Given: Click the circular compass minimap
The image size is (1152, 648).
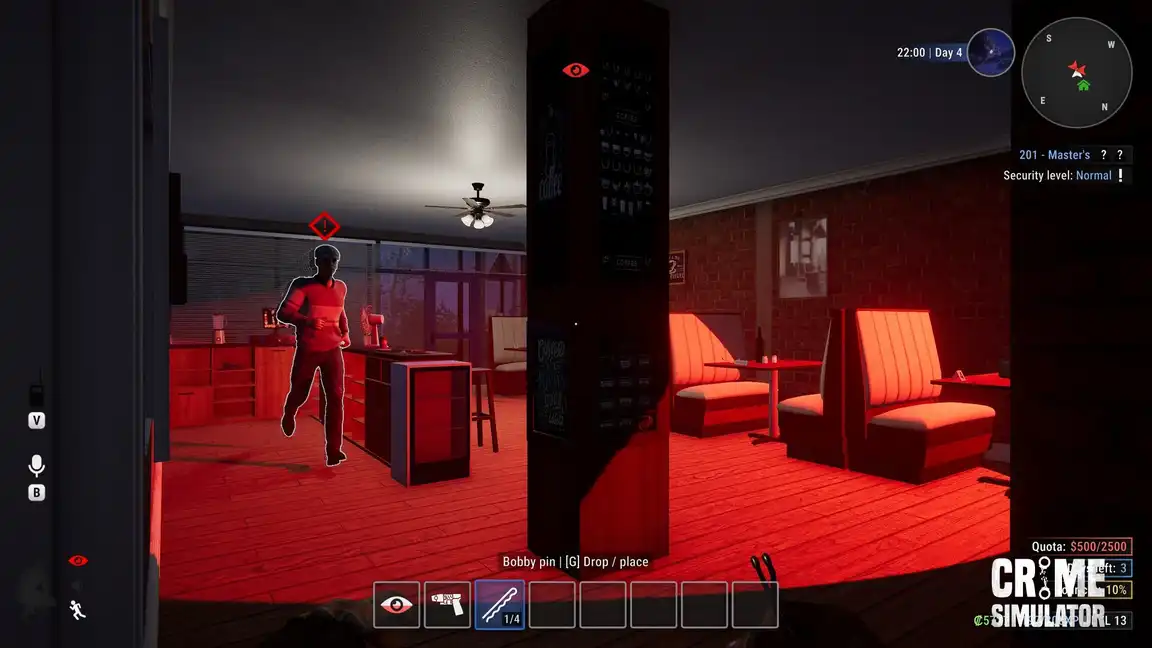Looking at the screenshot, I should 1076,73.
